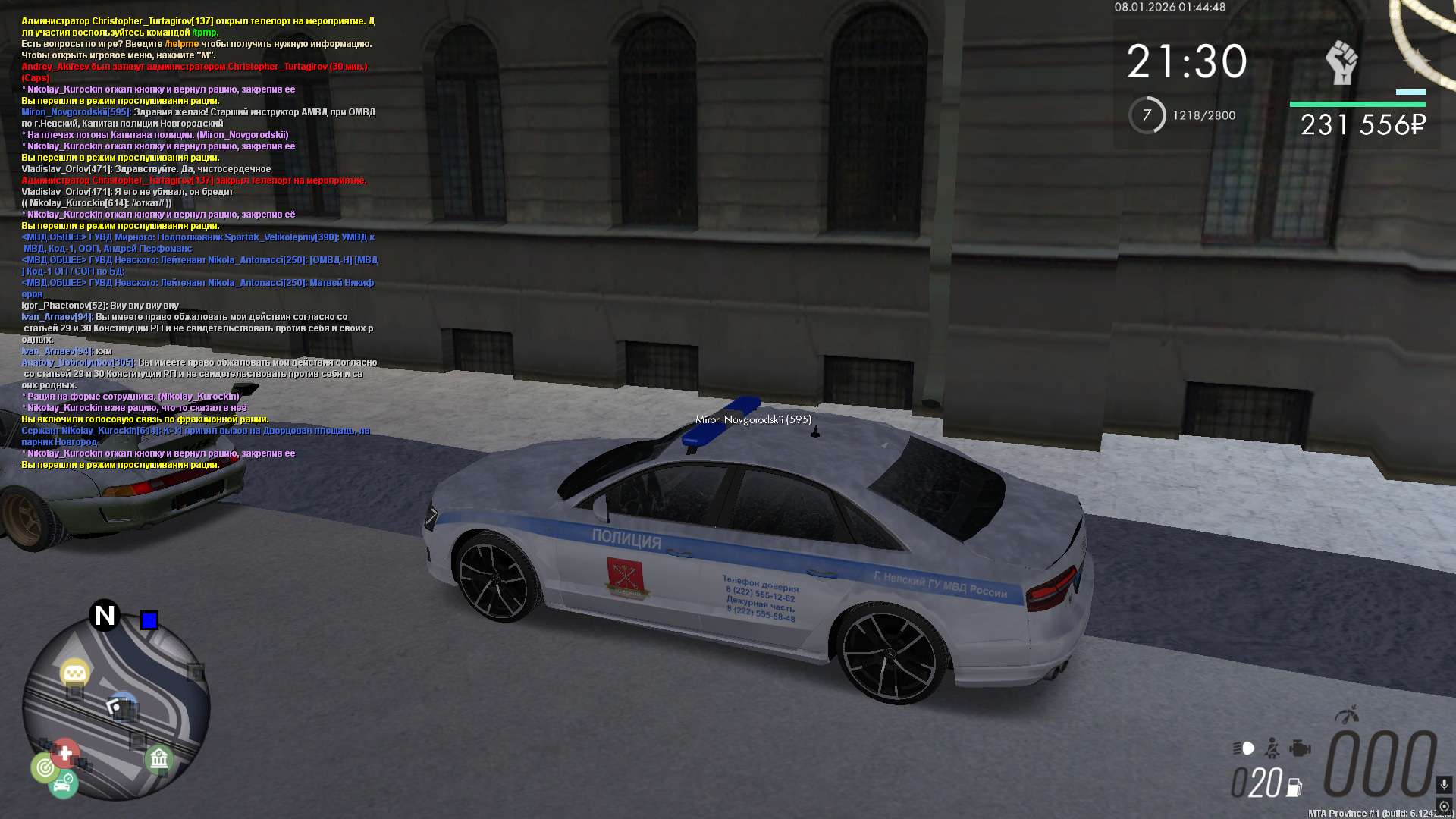Click the N compass marker on minimap

click(105, 615)
